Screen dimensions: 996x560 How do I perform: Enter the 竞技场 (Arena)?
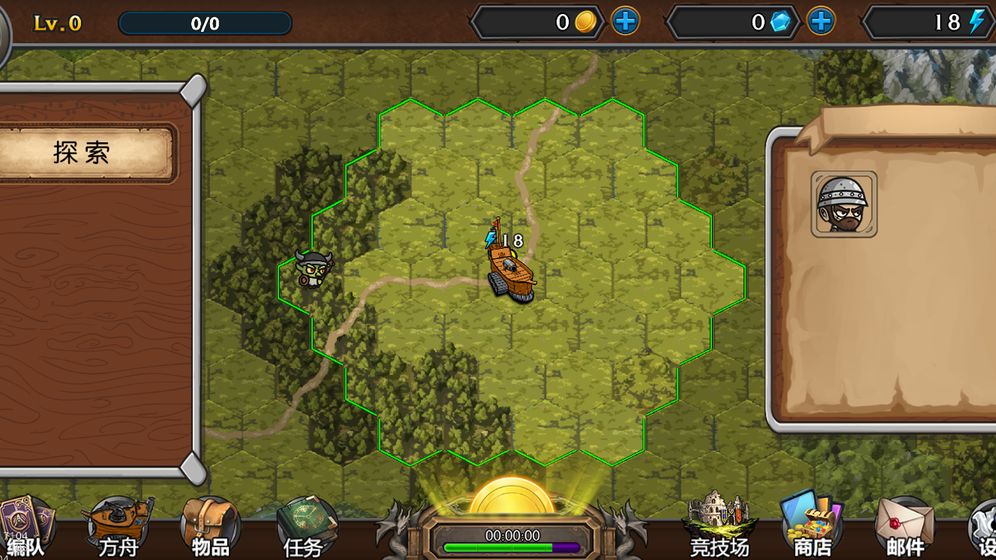(719, 526)
